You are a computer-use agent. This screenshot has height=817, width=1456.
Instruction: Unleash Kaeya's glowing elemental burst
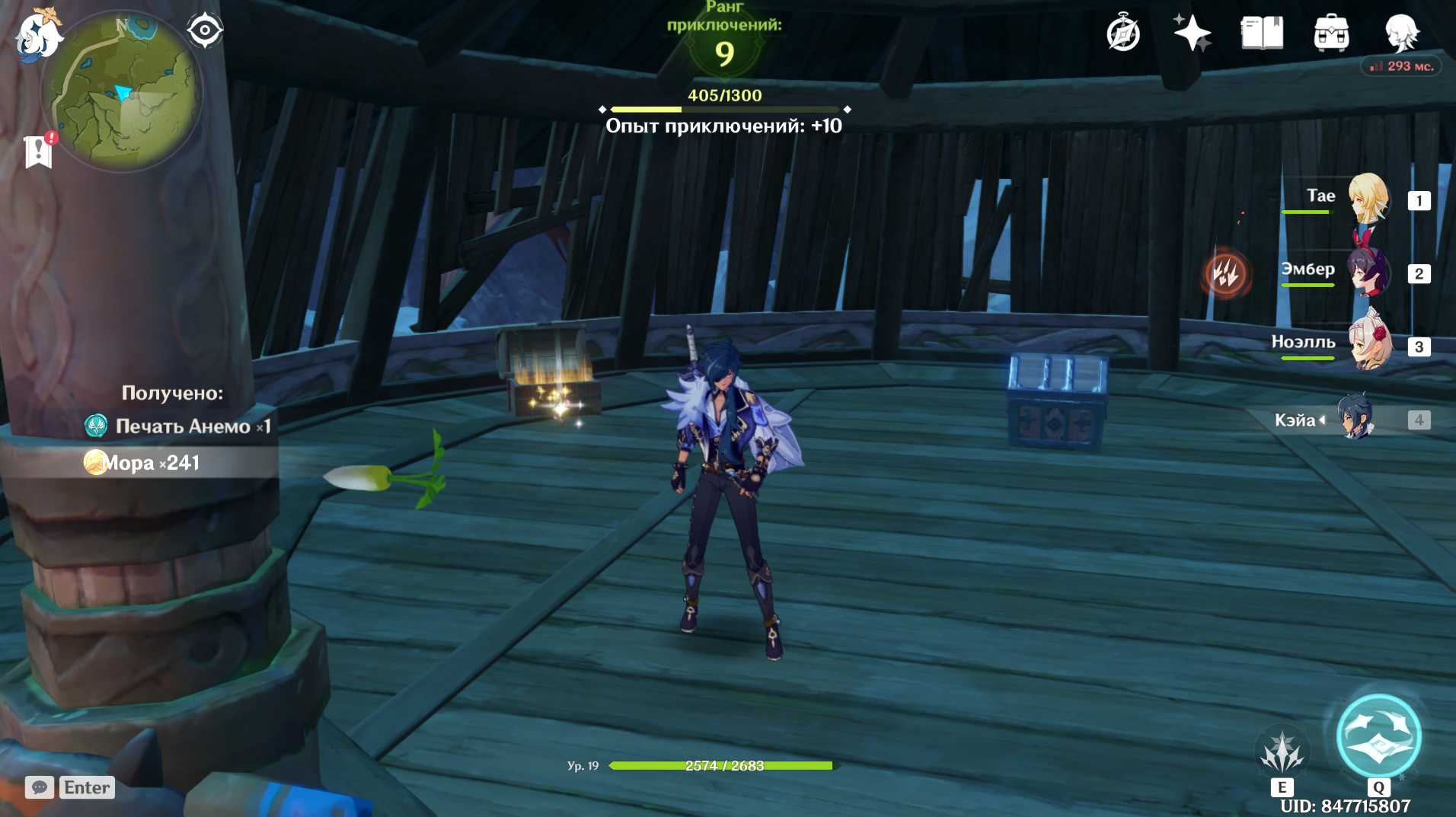pos(1378,737)
